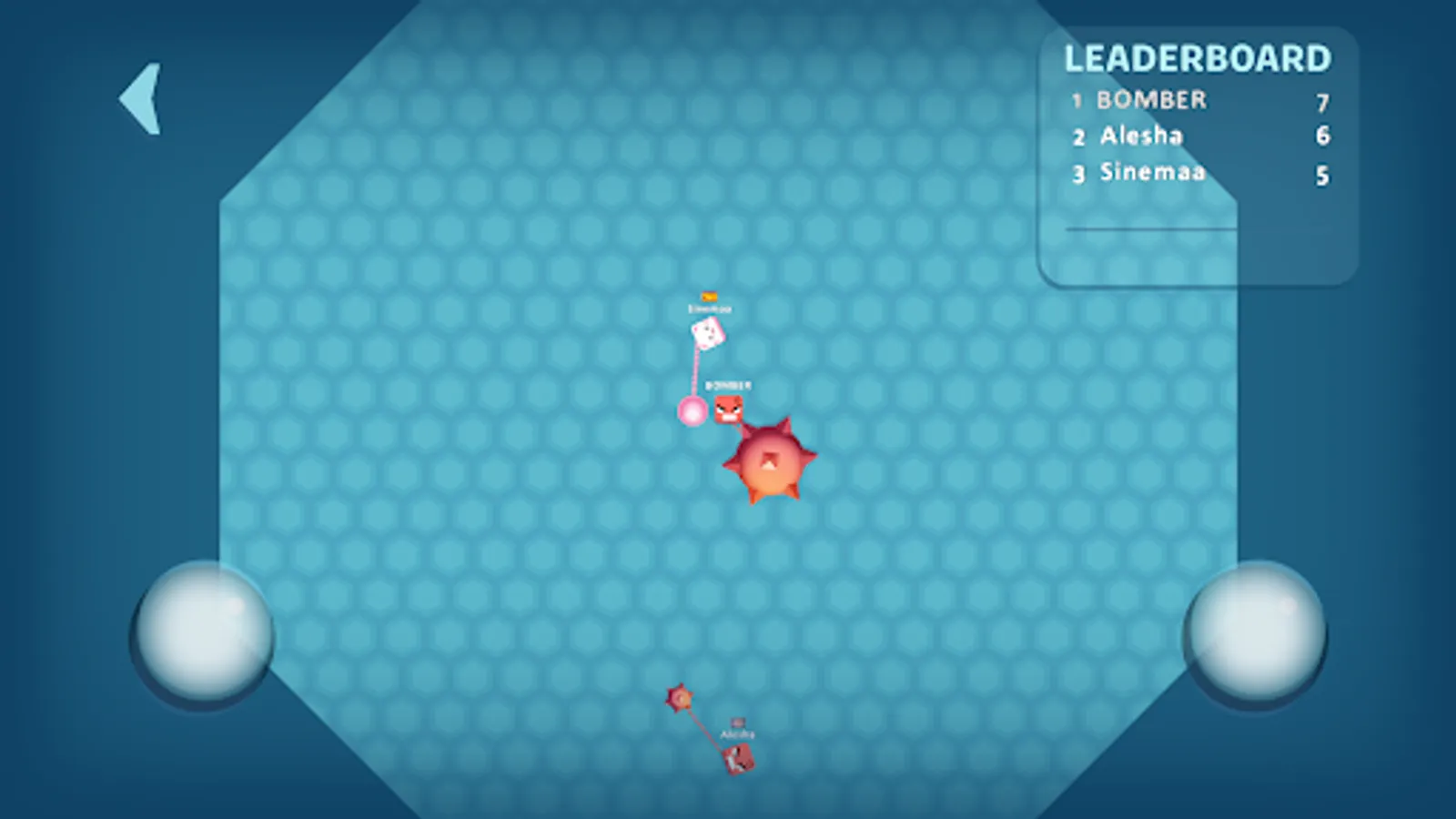Open the LEADERBOARD panel header
Viewport: 1456px width, 819px height.
pyautogui.click(x=1198, y=58)
